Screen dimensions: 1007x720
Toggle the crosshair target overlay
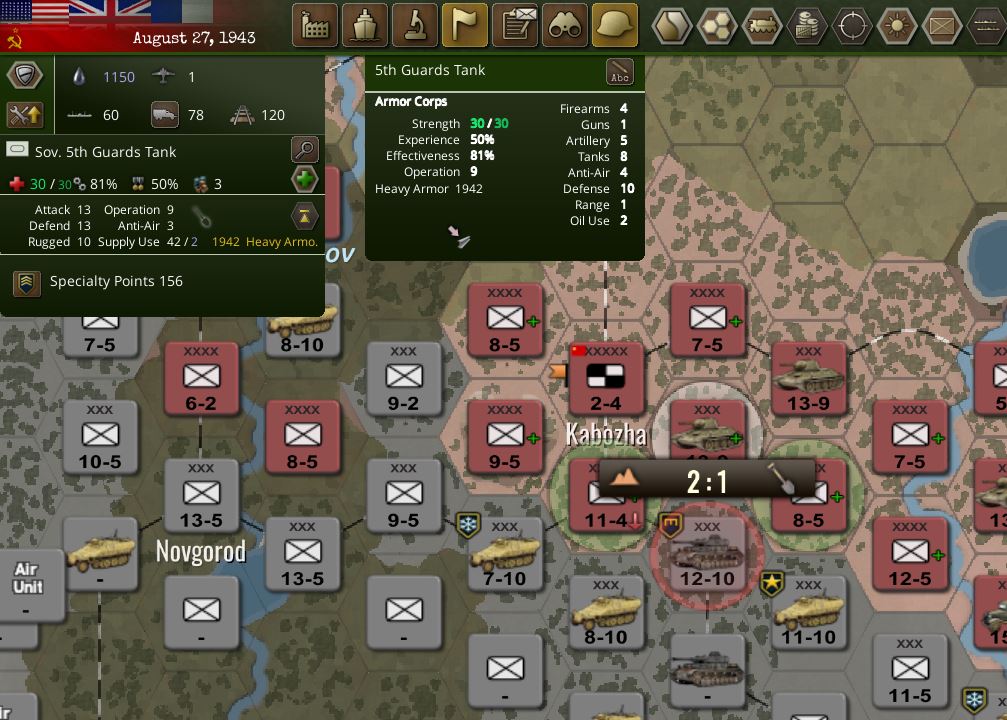click(853, 26)
